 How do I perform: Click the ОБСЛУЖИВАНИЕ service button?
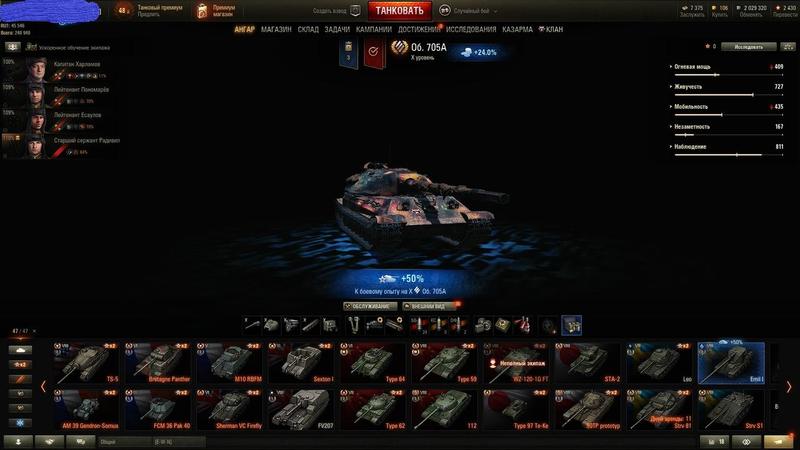370,306
